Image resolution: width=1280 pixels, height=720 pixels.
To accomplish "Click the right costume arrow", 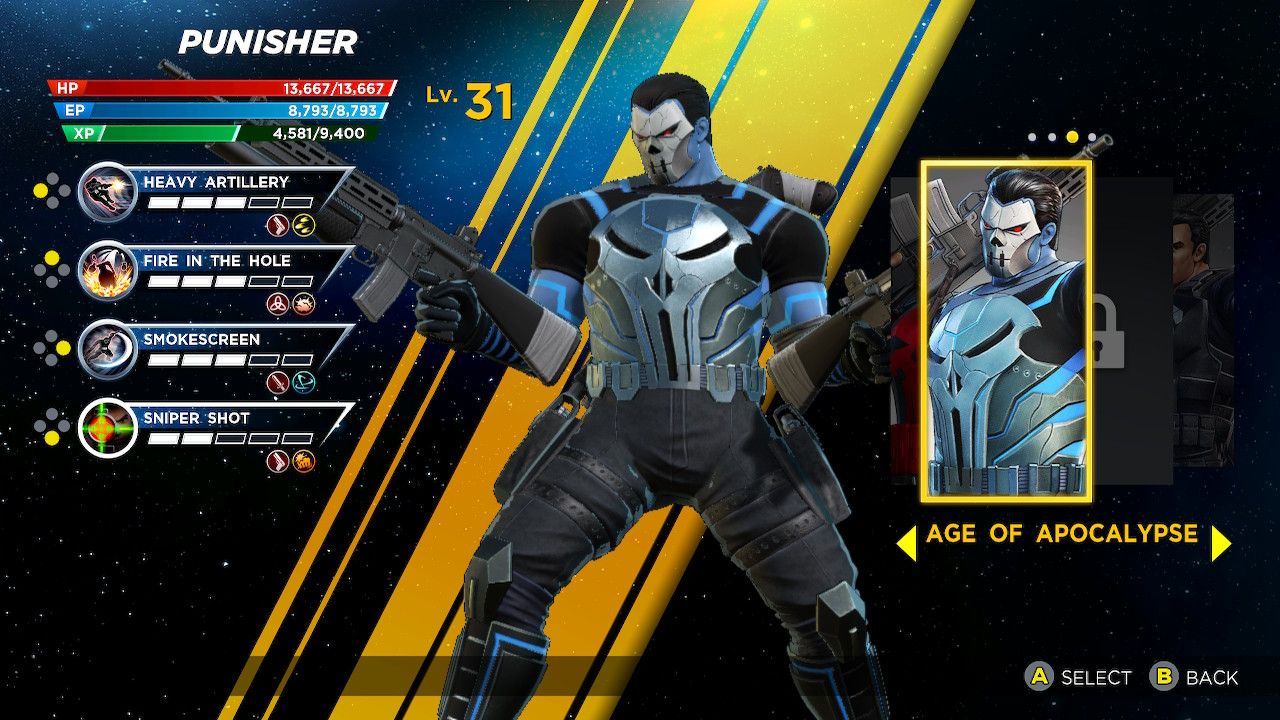I will 1221,543.
